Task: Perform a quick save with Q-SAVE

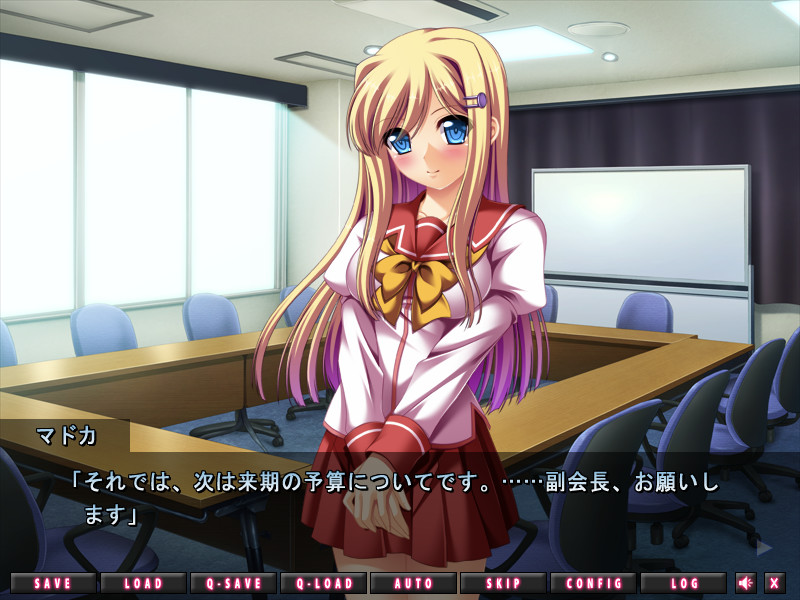Action: (x=233, y=583)
